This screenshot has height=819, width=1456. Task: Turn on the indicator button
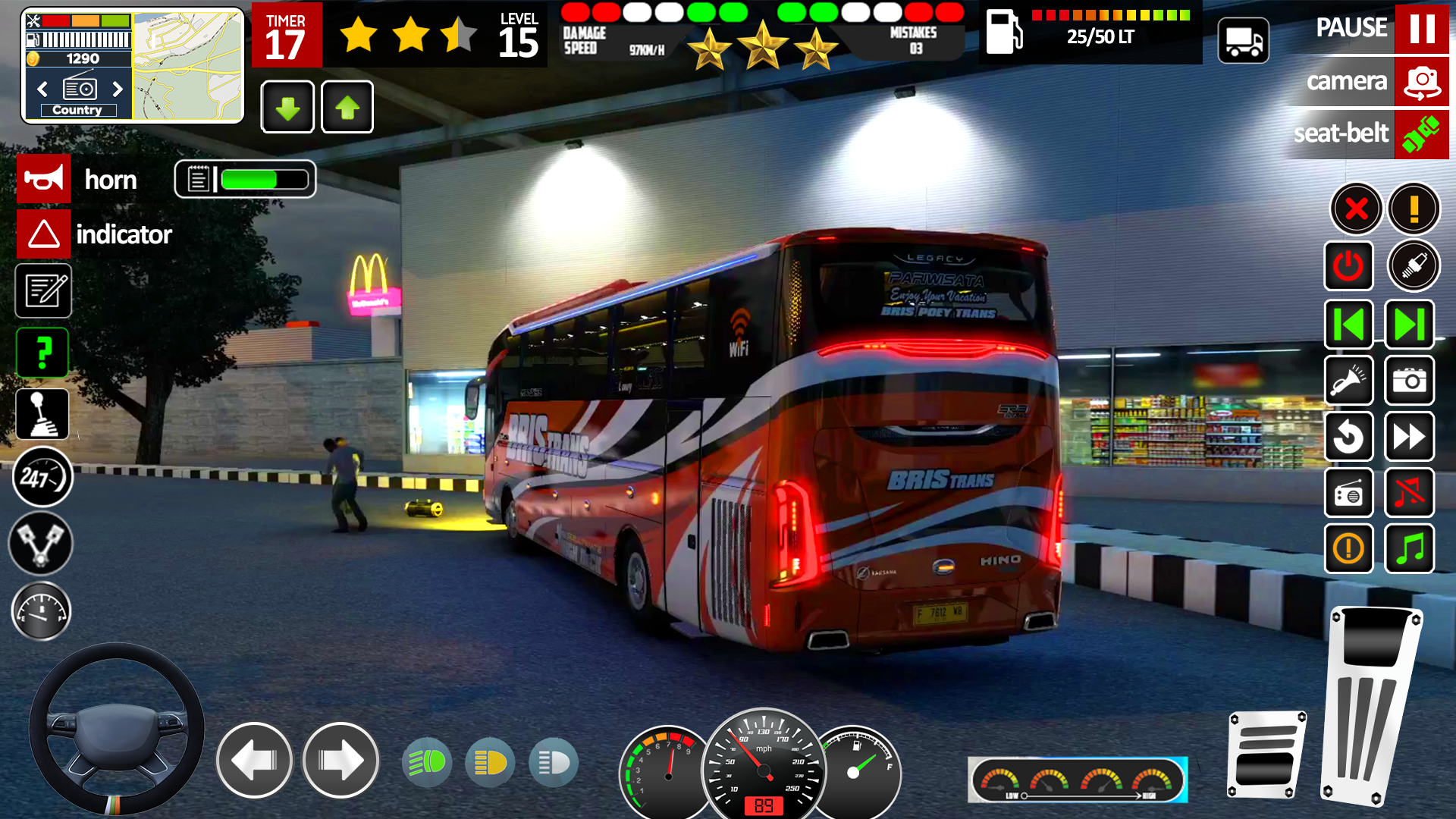pos(43,234)
